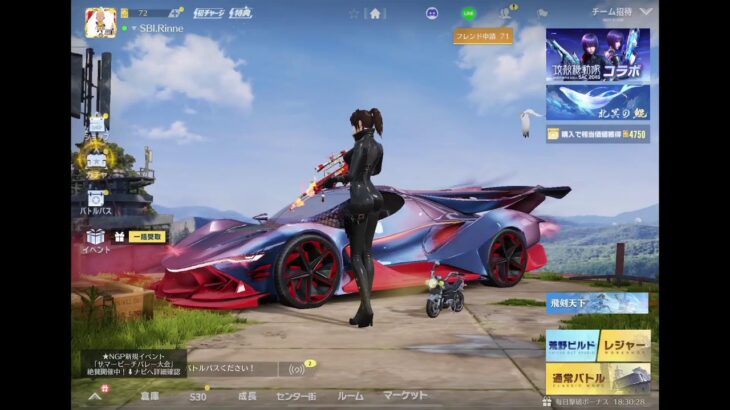
Task: Open the フレンド申請 friend requests notice
Action: 483,36
